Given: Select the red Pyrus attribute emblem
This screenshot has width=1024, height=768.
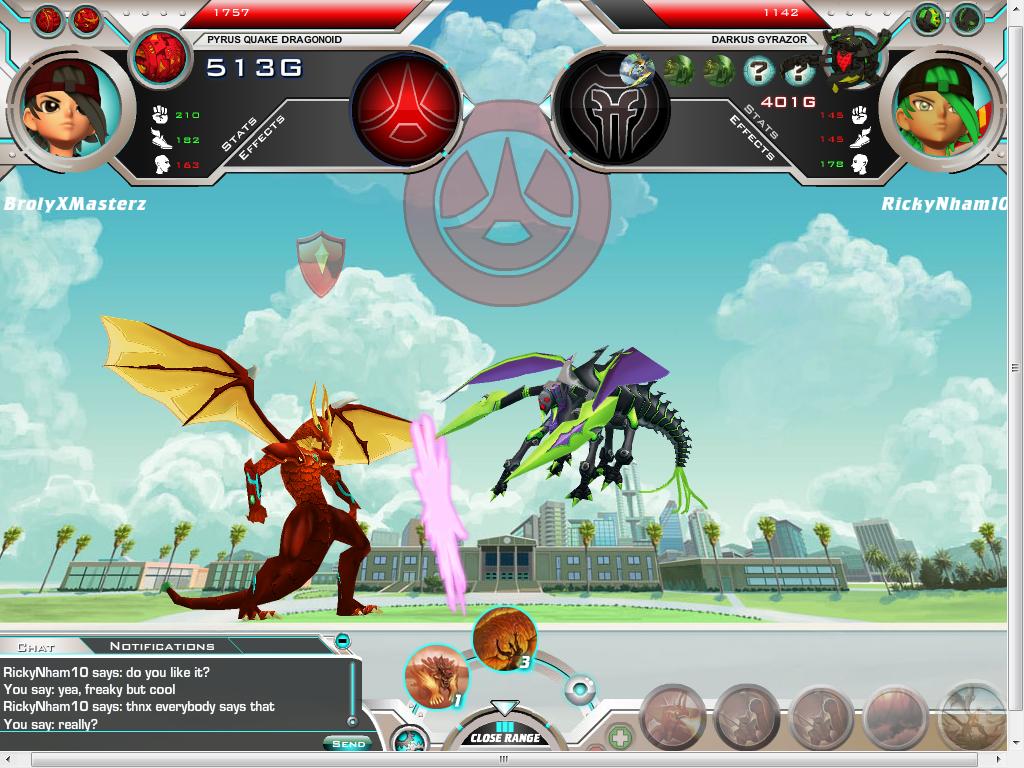Looking at the screenshot, I should [x=404, y=105].
